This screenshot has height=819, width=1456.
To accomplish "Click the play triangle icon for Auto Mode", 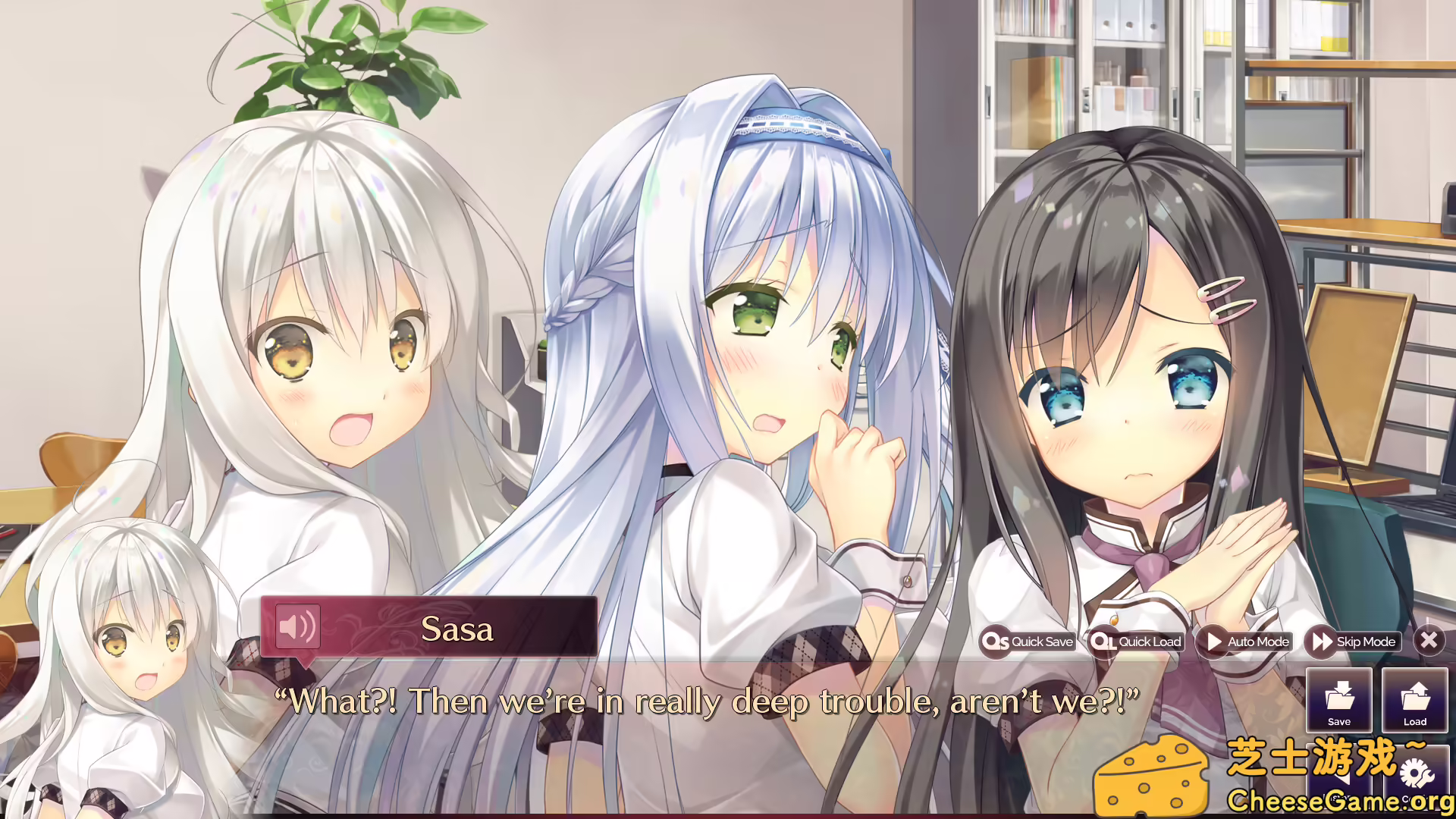I will click(1216, 642).
